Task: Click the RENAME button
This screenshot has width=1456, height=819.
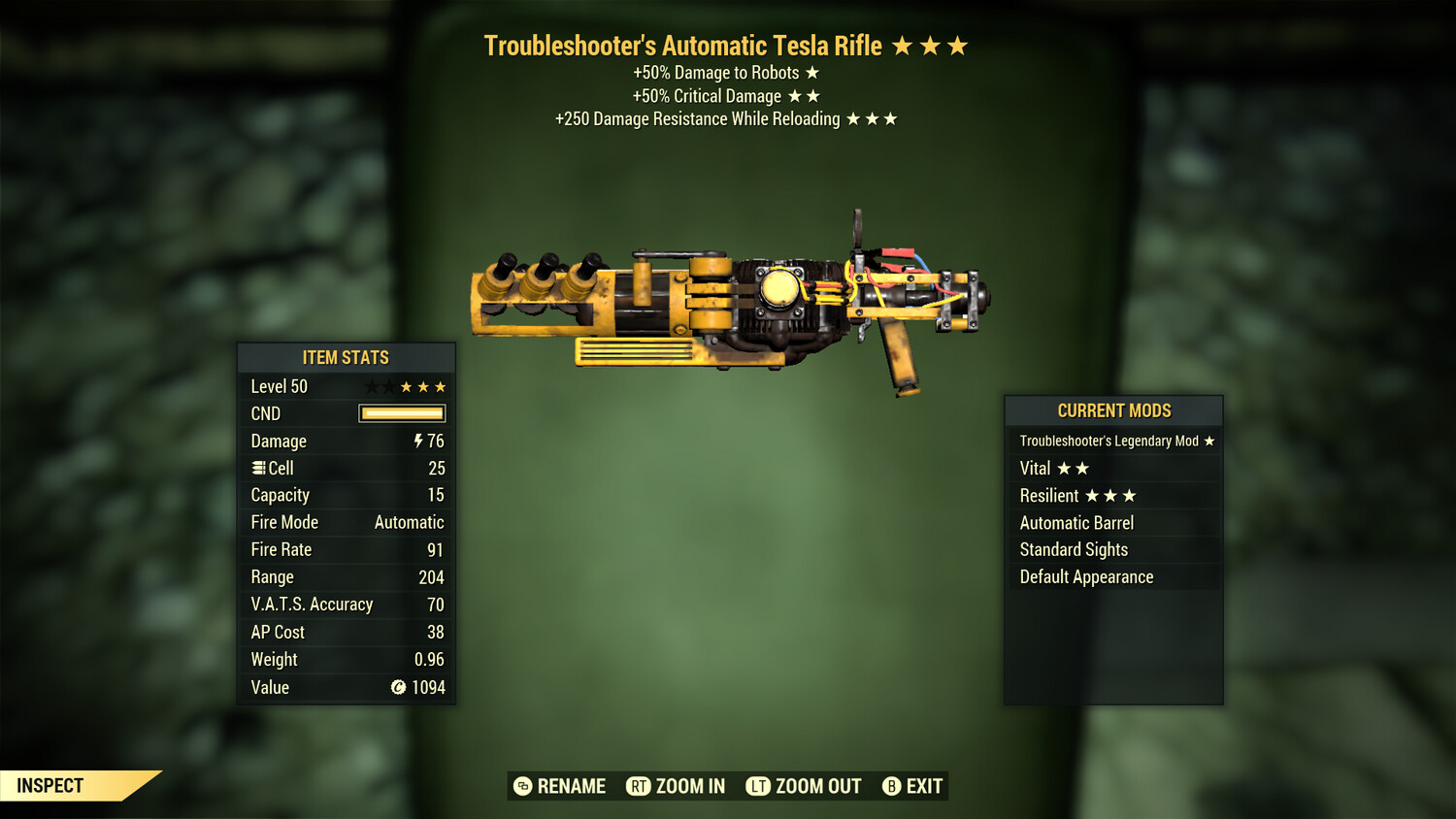Action: 571,786
